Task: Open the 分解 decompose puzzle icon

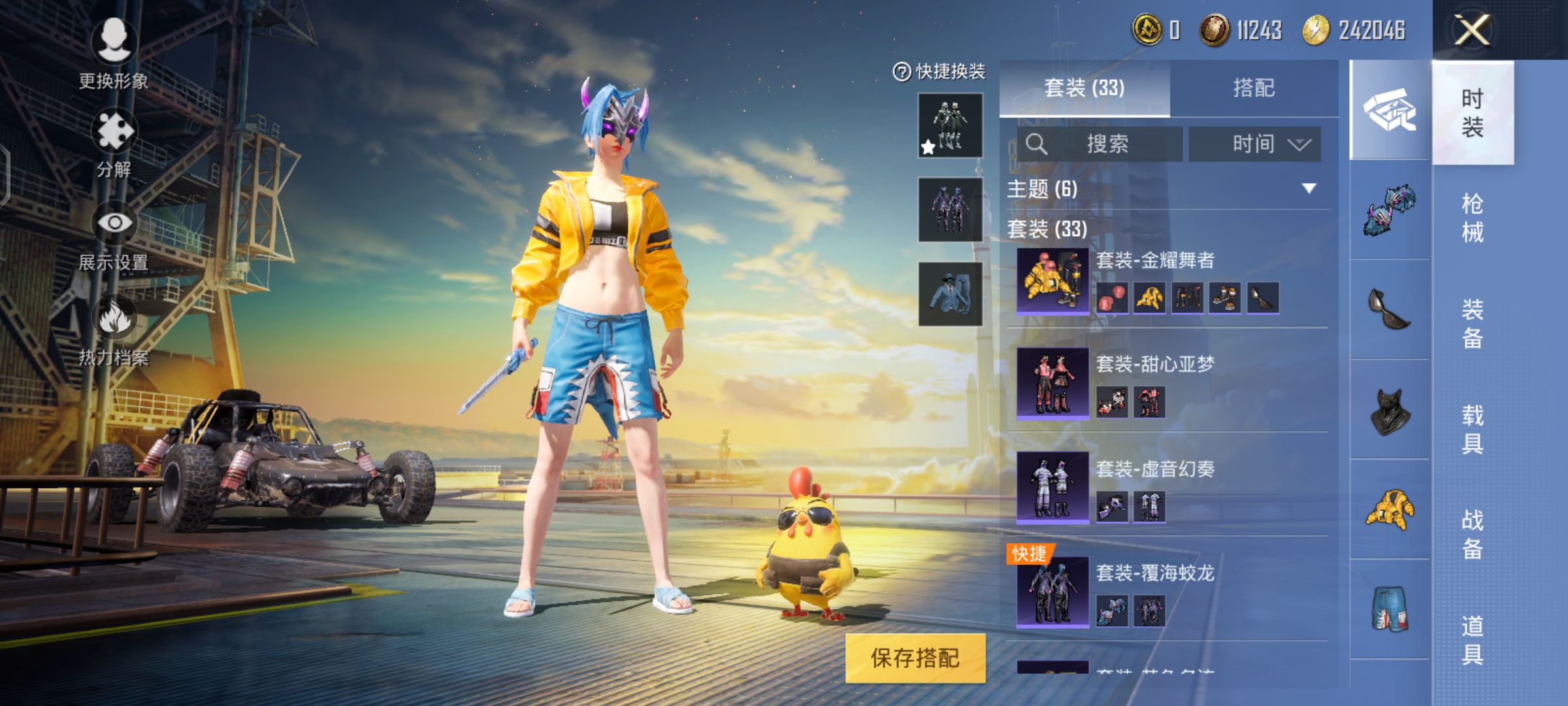Action: 114,131
